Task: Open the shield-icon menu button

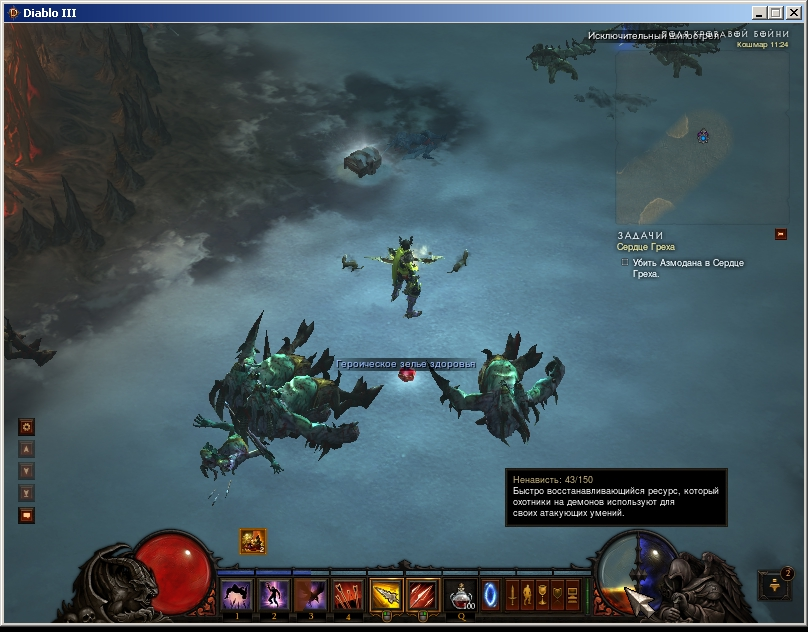Action: pos(557,594)
